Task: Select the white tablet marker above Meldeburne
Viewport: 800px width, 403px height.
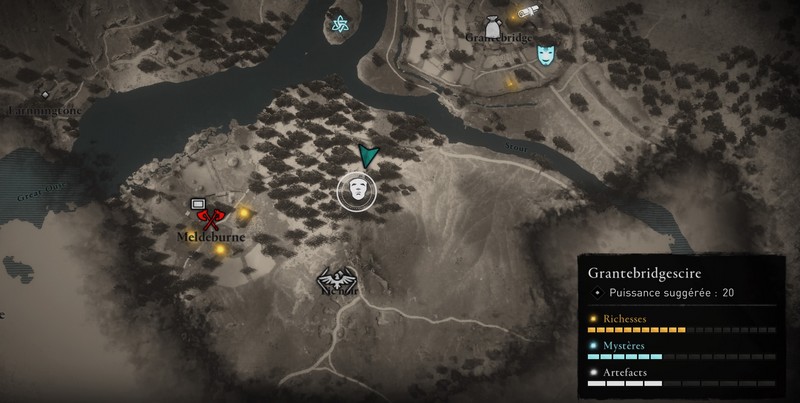Action: [x=199, y=204]
